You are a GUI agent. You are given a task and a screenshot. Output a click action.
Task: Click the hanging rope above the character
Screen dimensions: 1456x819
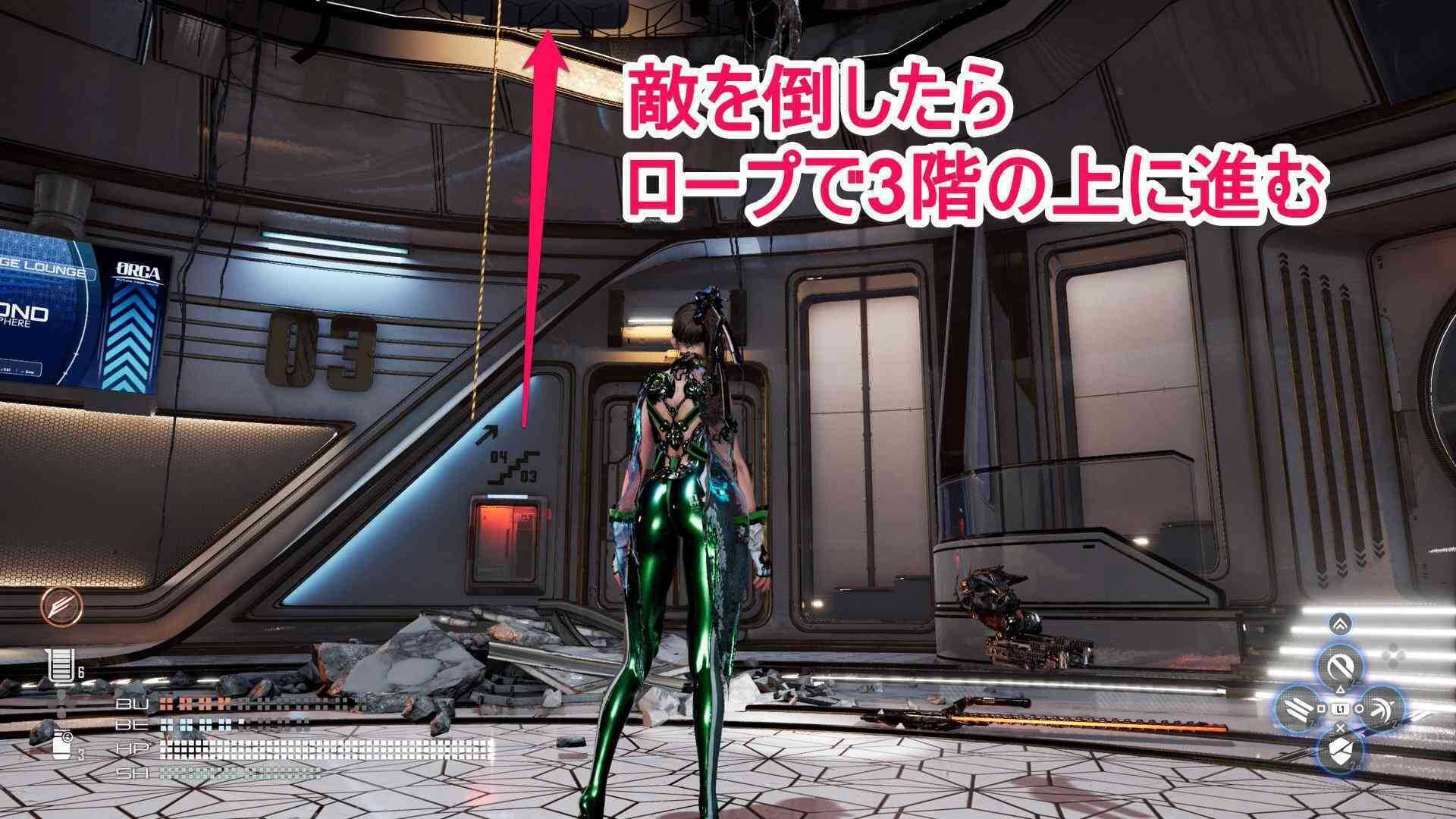tap(487, 227)
